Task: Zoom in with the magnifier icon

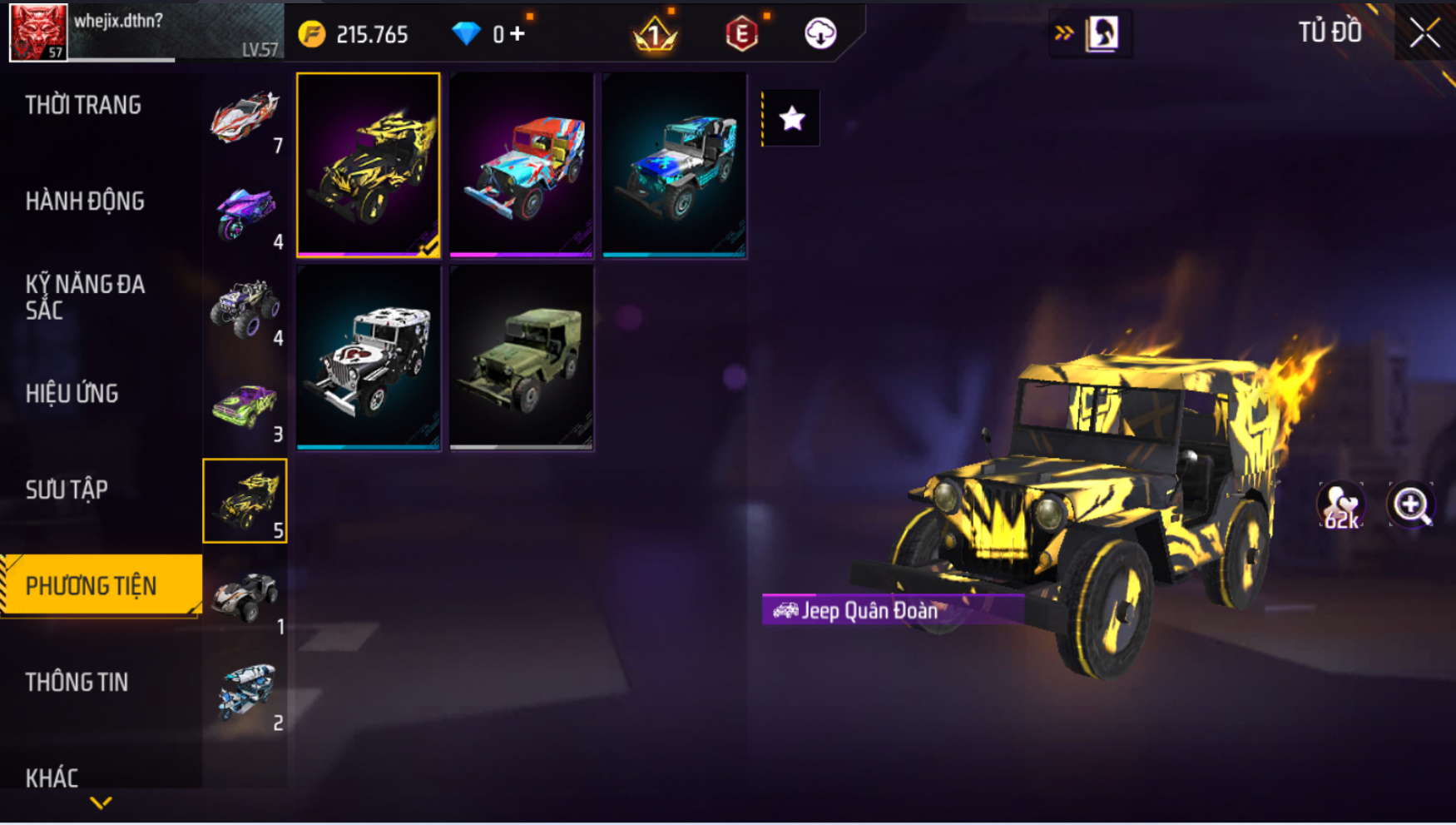Action: click(x=1411, y=504)
